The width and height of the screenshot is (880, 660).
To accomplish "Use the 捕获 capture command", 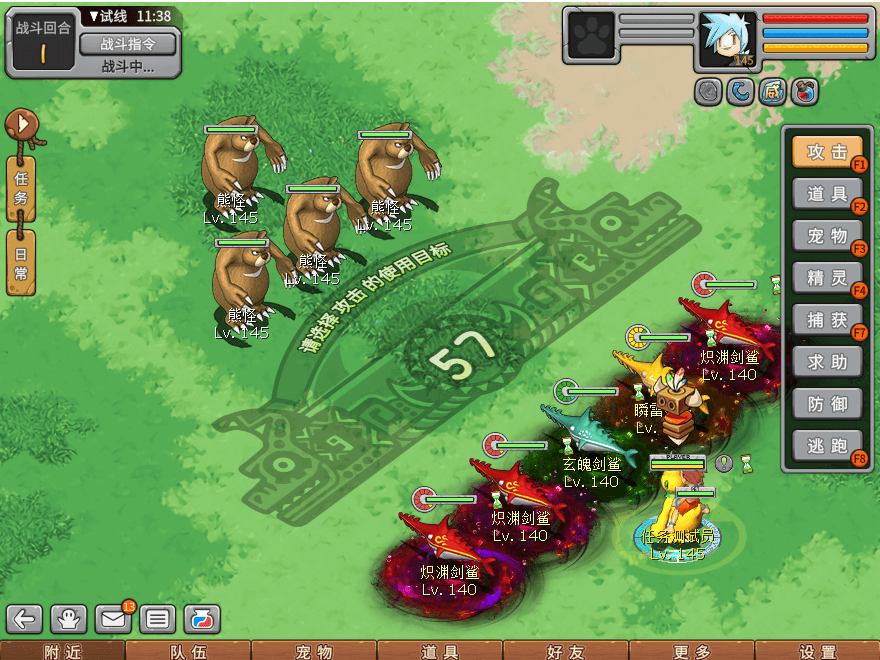I will 827,320.
